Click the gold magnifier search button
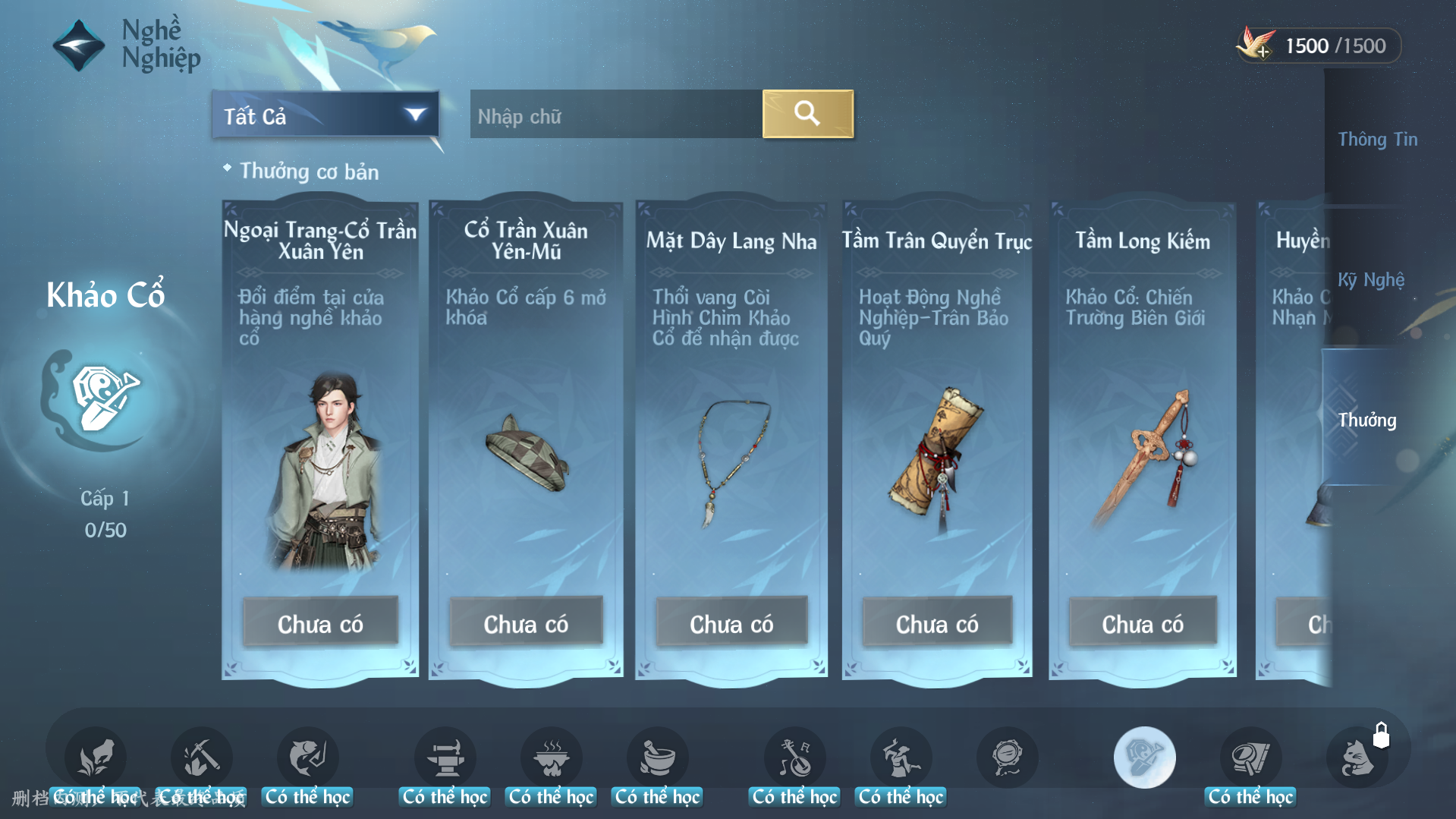1456x819 pixels. [x=807, y=114]
